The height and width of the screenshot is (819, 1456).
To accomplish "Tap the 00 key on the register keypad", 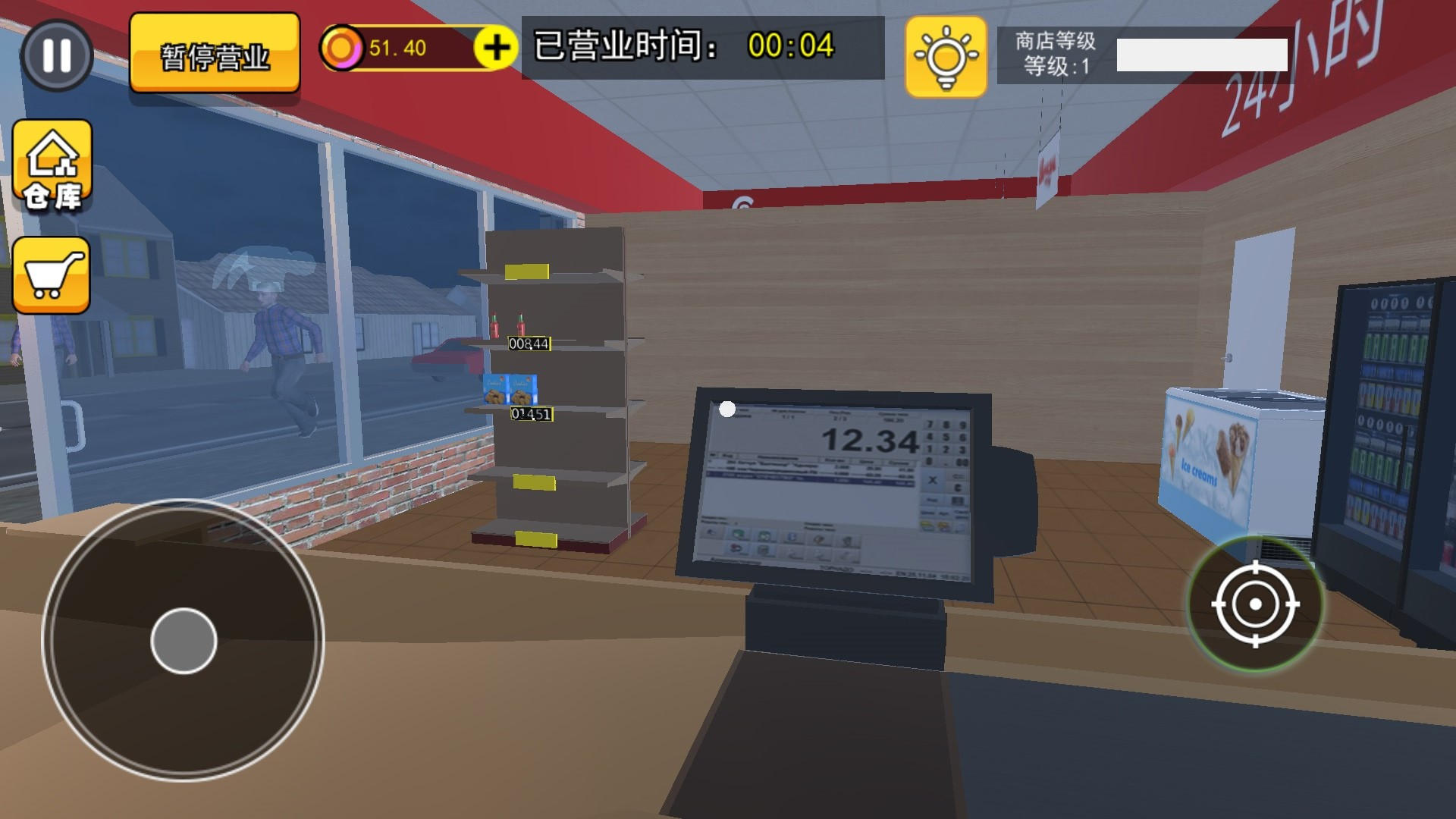I will point(962,463).
